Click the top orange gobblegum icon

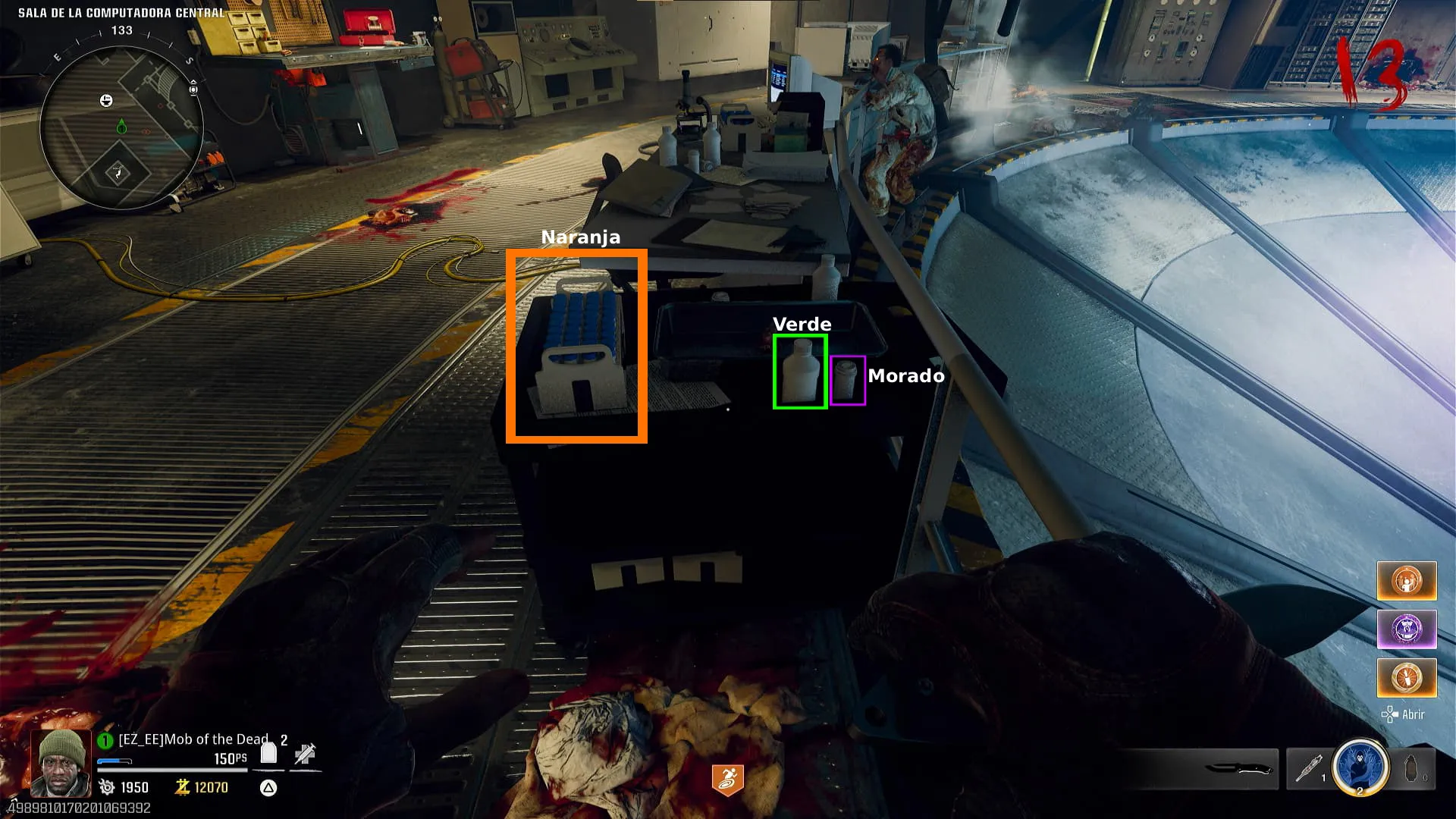pos(1407,581)
